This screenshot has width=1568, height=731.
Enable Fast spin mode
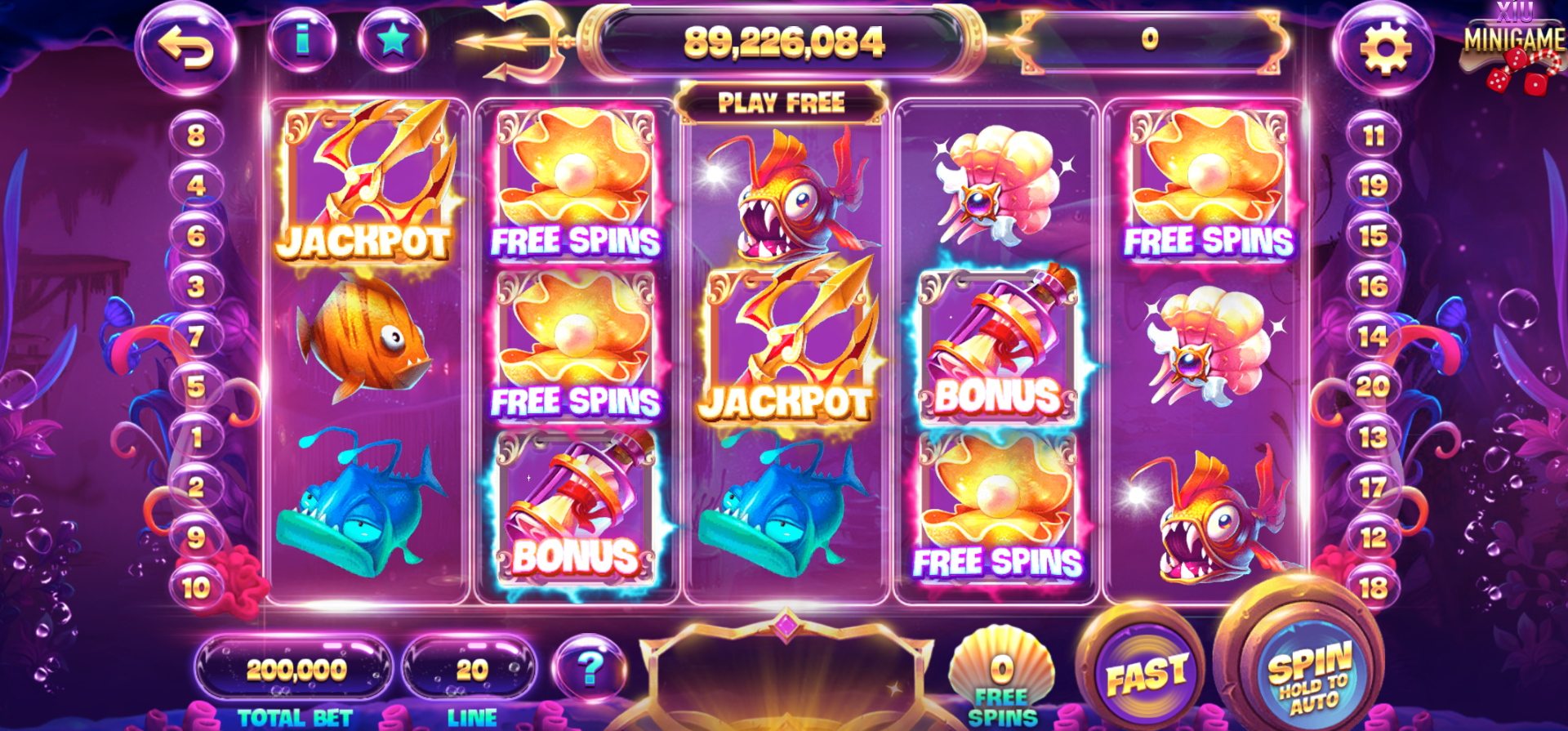click(x=1146, y=670)
